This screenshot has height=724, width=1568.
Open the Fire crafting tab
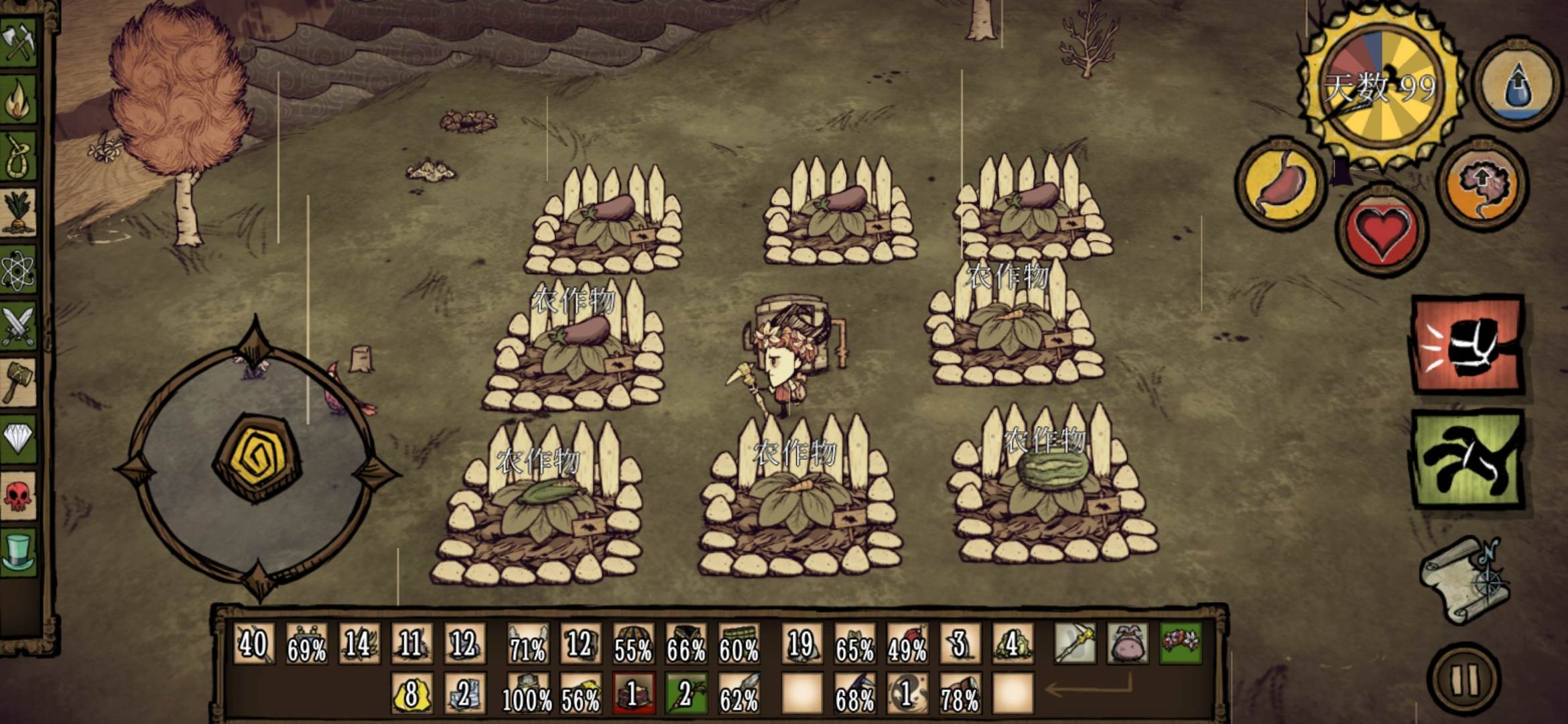[18, 99]
